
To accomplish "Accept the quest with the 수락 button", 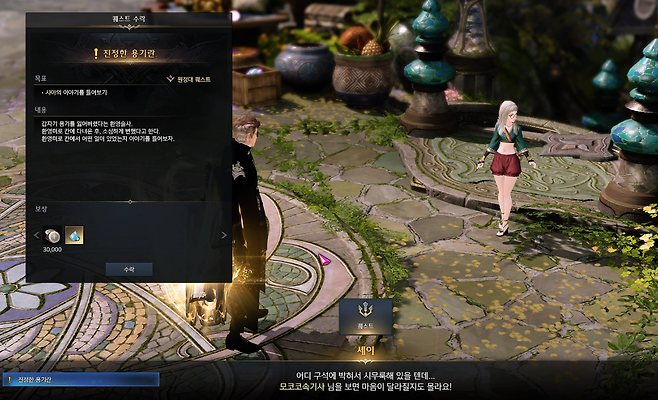I will tap(128, 269).
